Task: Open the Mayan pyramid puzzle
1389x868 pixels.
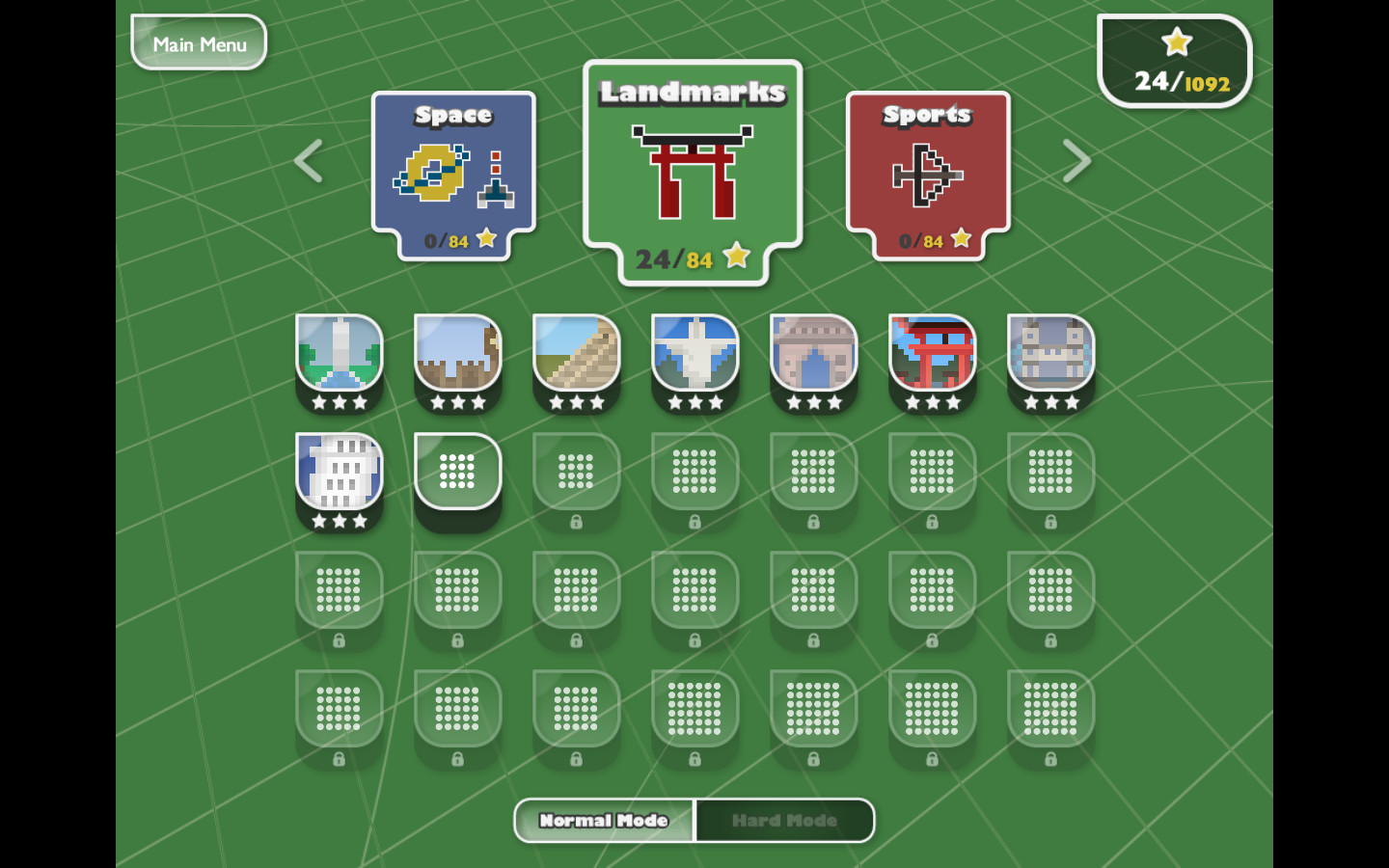Action: [x=576, y=362]
